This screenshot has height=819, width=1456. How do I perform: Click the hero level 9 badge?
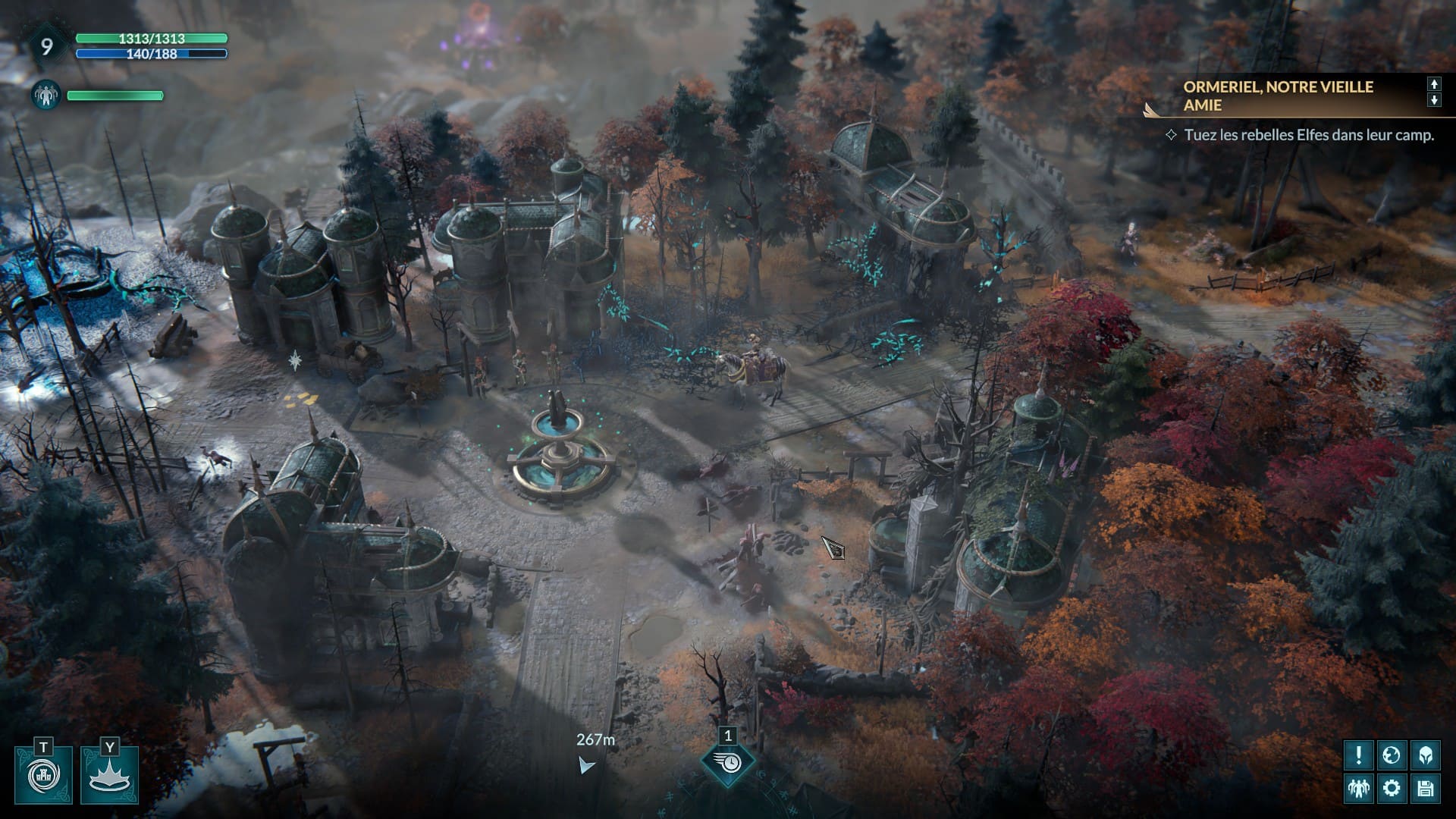coord(46,47)
